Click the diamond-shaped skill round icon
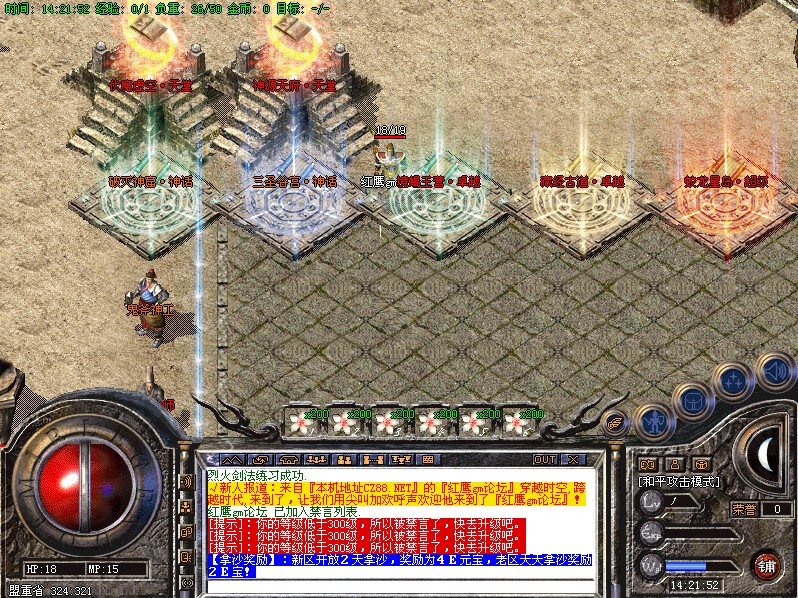 pos(733,380)
